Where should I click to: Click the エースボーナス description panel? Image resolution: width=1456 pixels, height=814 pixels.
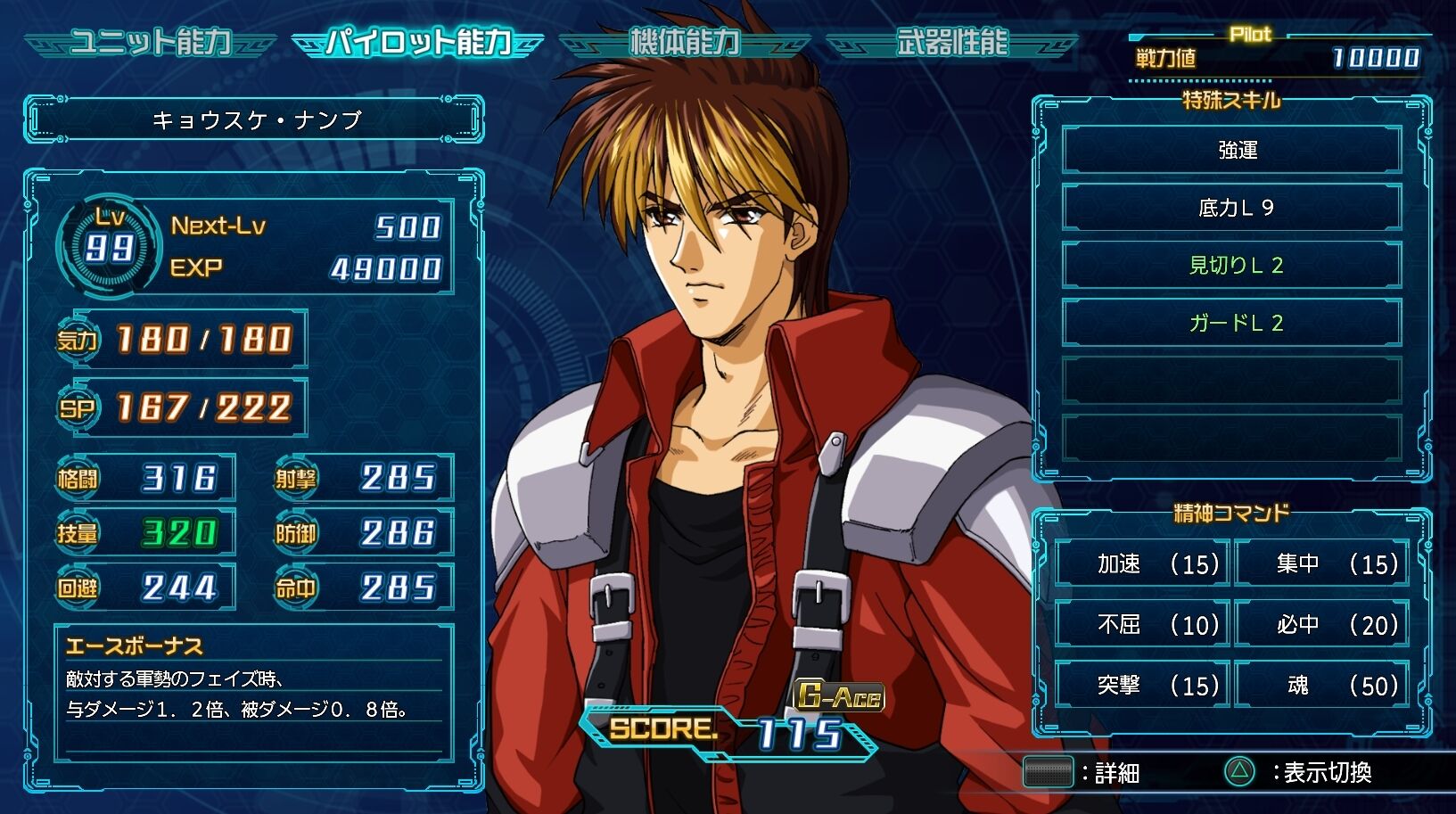click(x=254, y=691)
